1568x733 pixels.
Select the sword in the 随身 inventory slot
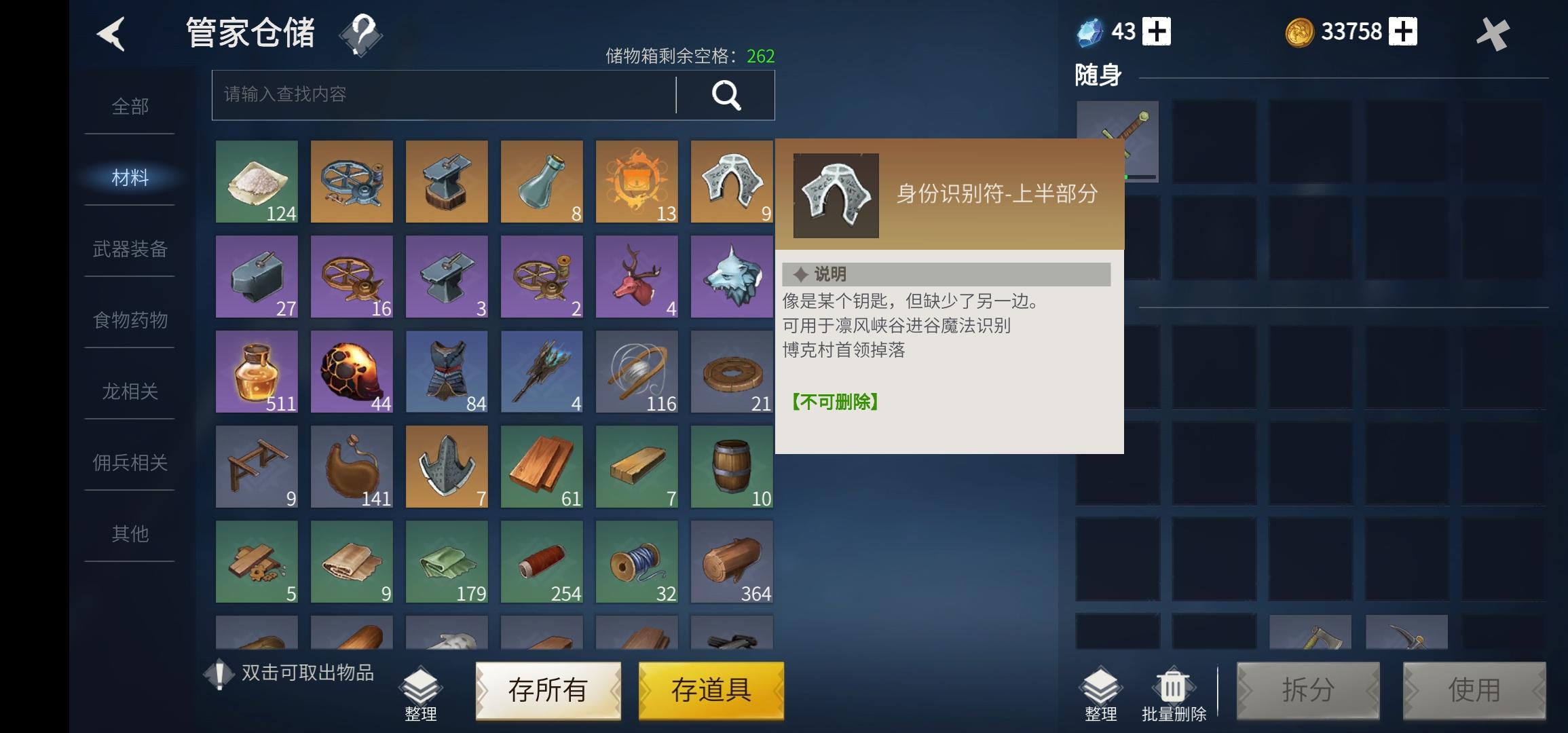(1117, 140)
